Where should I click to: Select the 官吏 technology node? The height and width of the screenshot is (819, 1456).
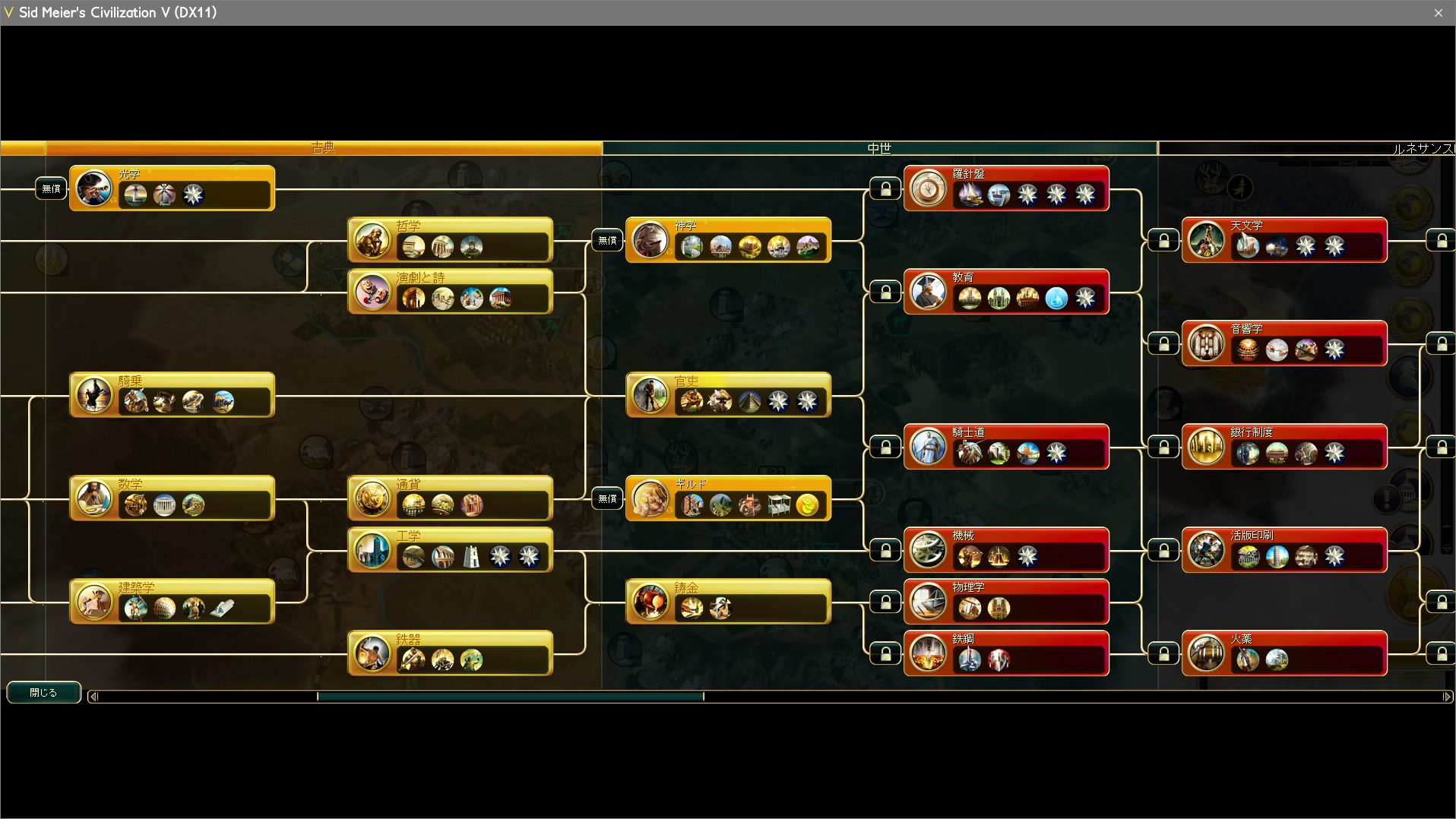[728, 394]
